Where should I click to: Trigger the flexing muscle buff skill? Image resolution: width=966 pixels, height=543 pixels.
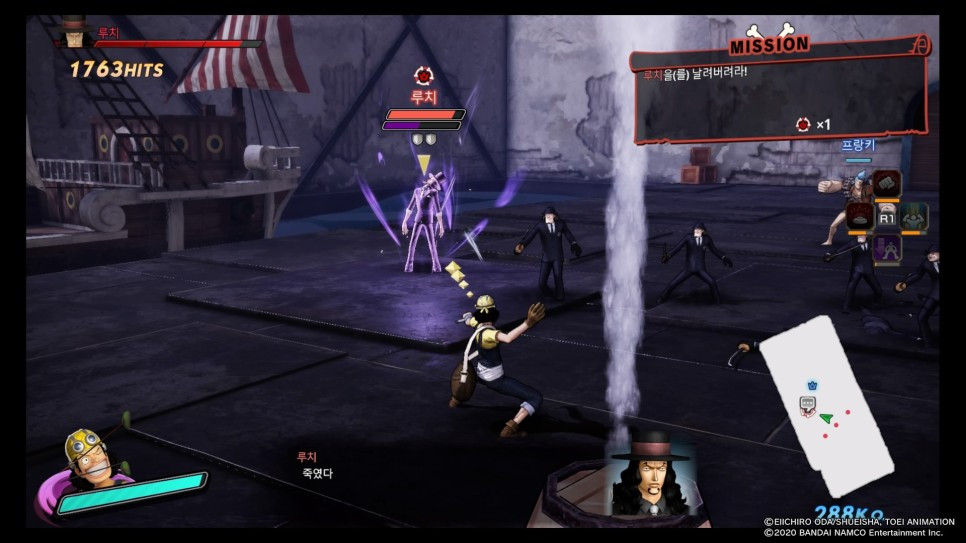pyautogui.click(x=914, y=215)
